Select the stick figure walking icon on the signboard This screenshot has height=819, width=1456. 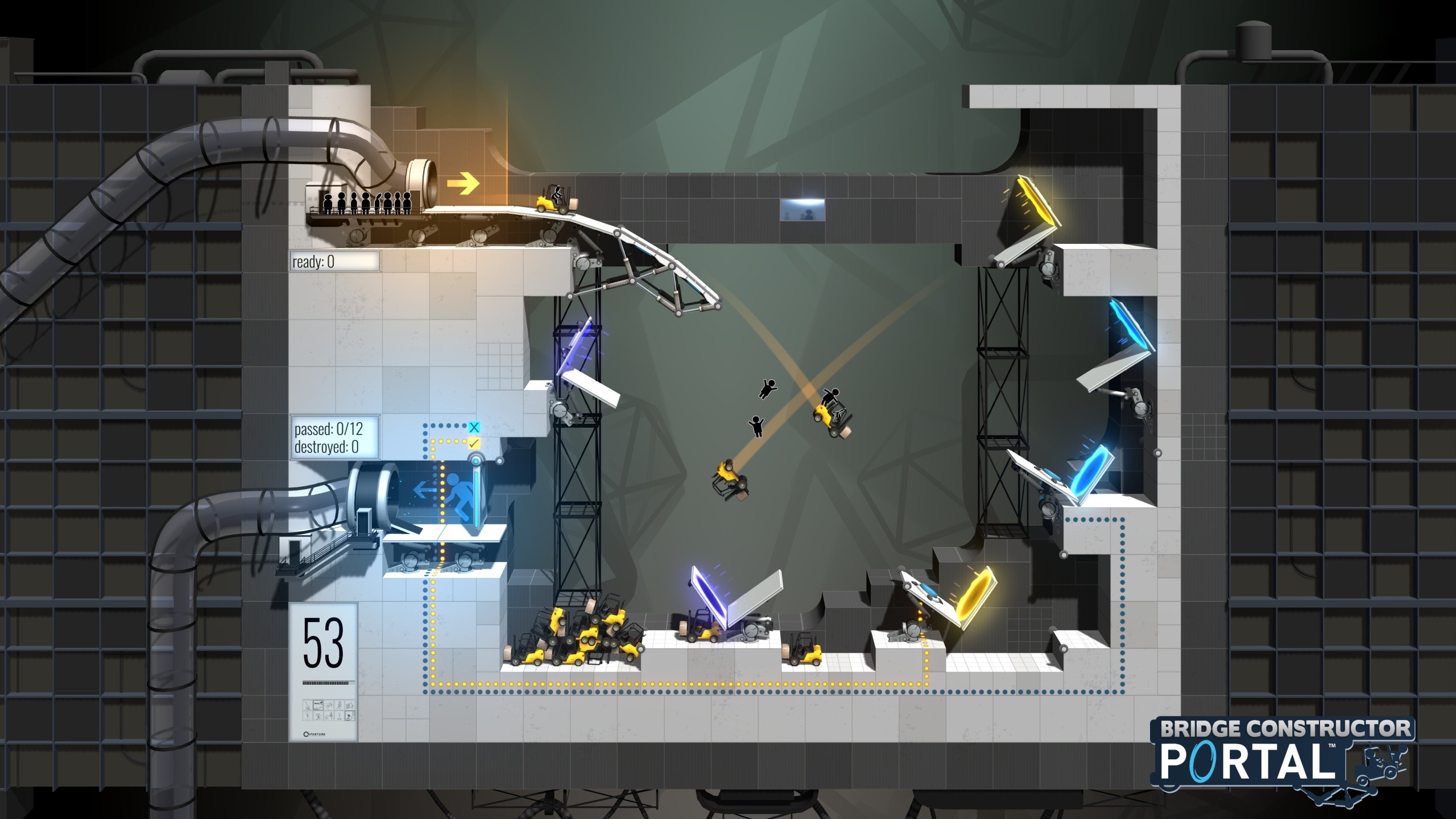click(339, 706)
